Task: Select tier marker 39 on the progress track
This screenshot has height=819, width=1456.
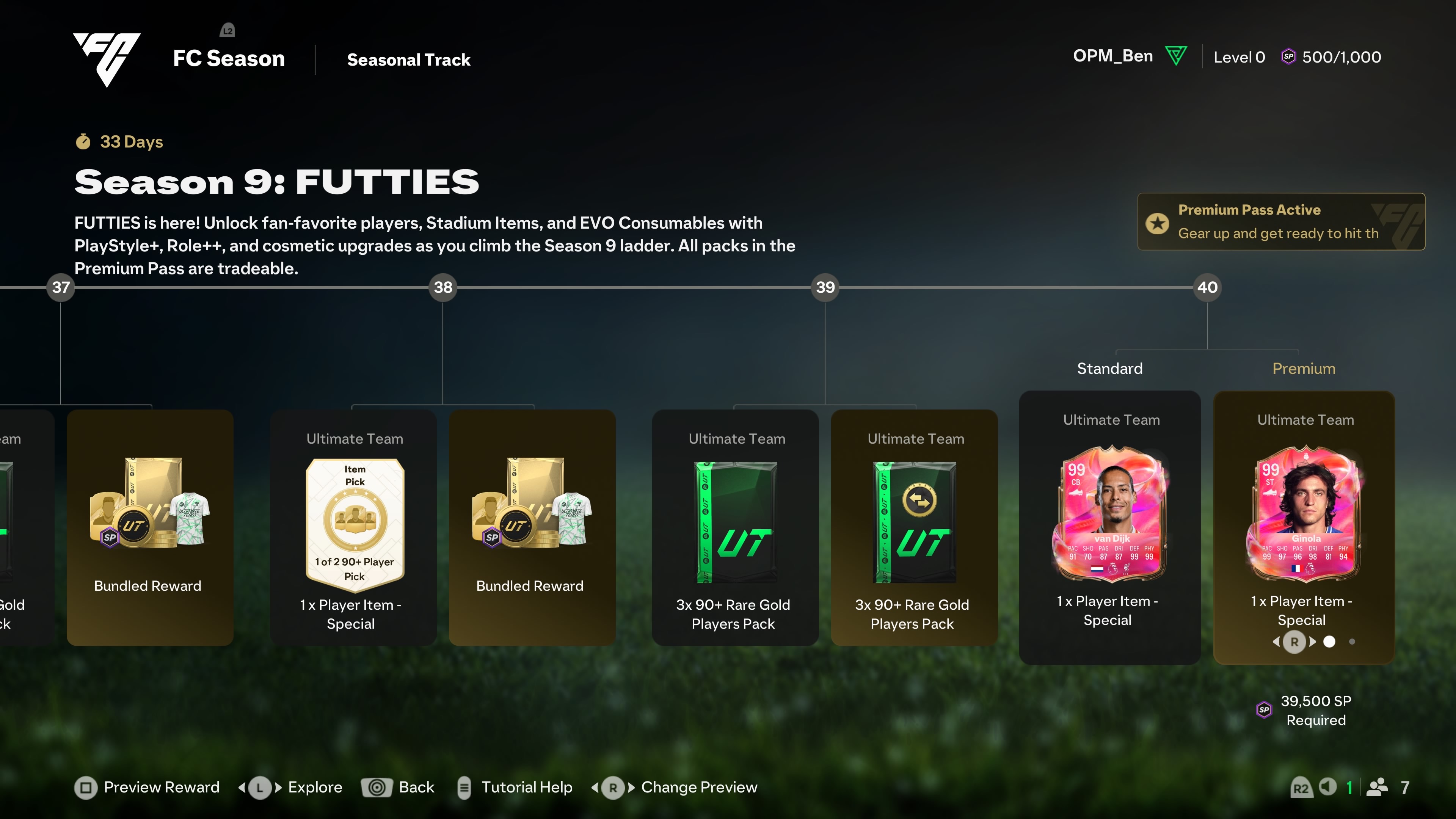Action: (825, 287)
